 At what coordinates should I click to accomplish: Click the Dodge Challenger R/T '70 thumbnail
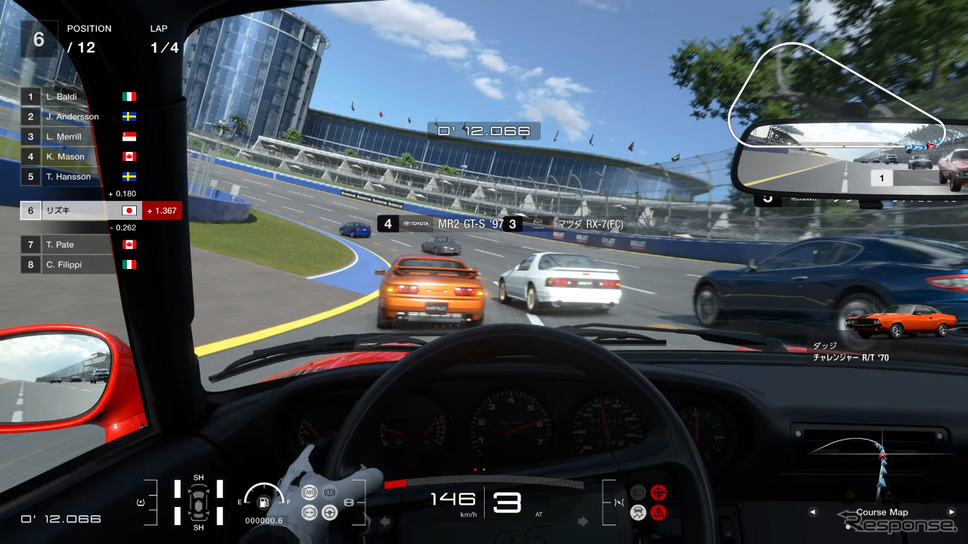(x=899, y=322)
